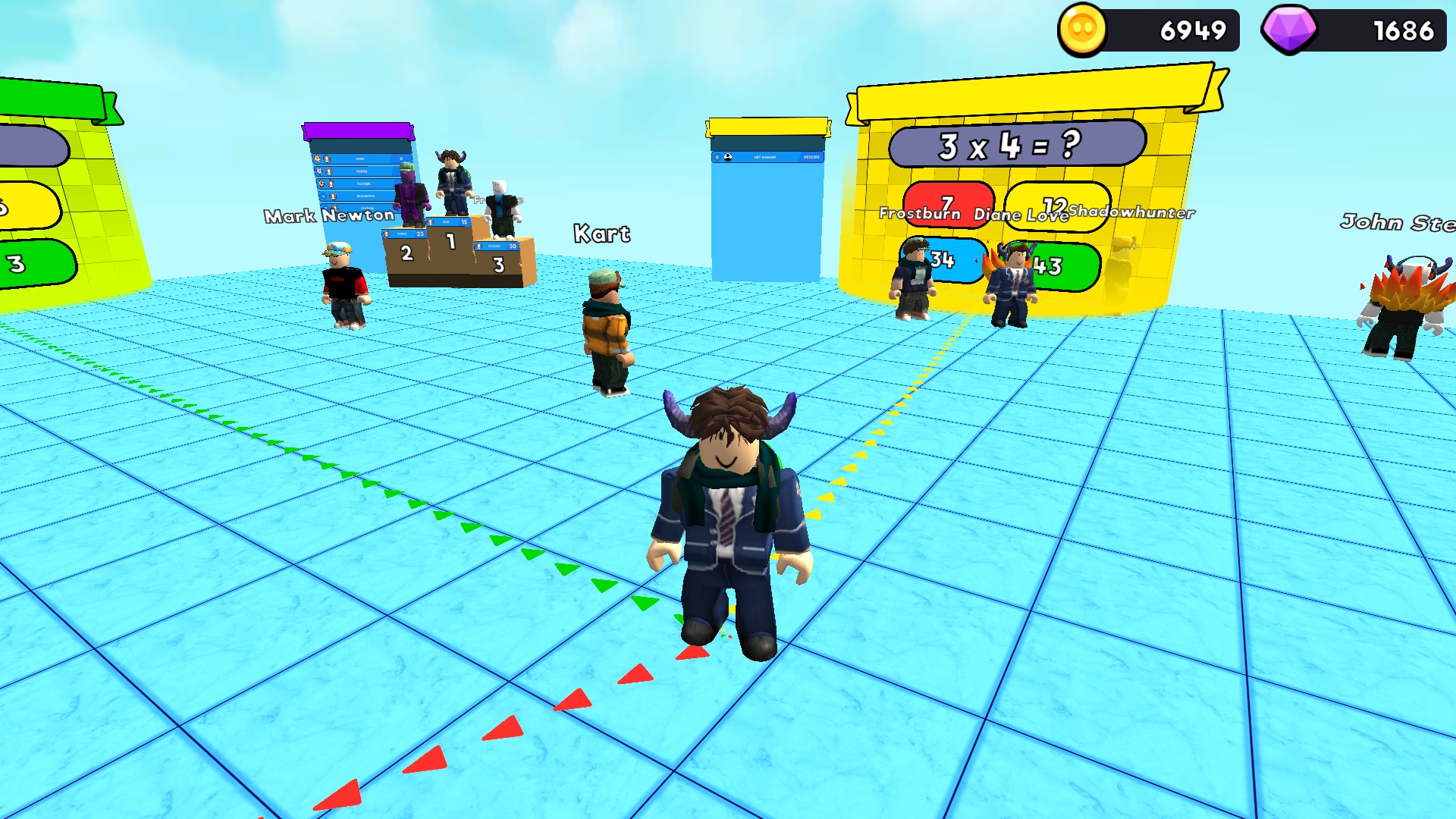Click the avatar icon on the blue timer sign
1456x819 pixels.
tap(728, 158)
